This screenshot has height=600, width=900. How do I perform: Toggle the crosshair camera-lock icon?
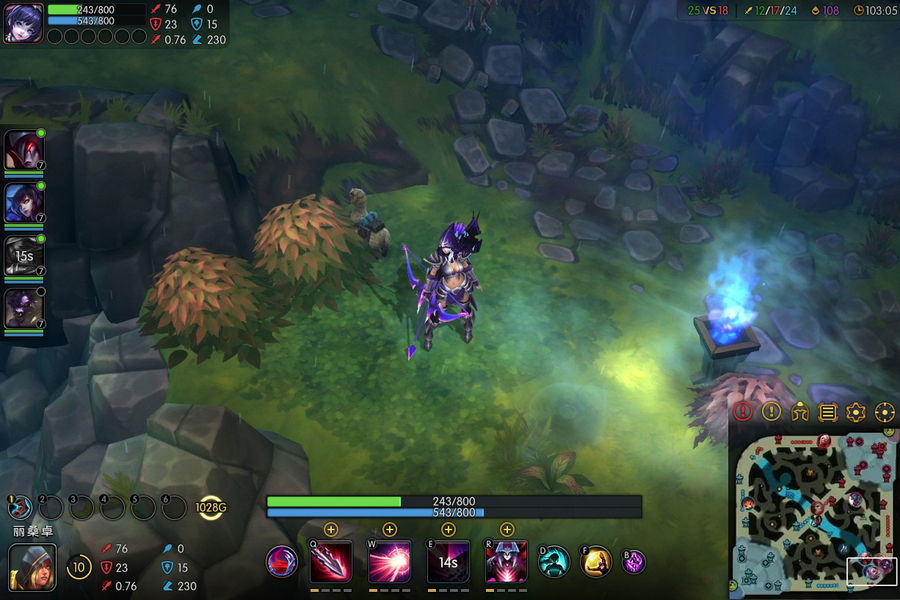(885, 411)
